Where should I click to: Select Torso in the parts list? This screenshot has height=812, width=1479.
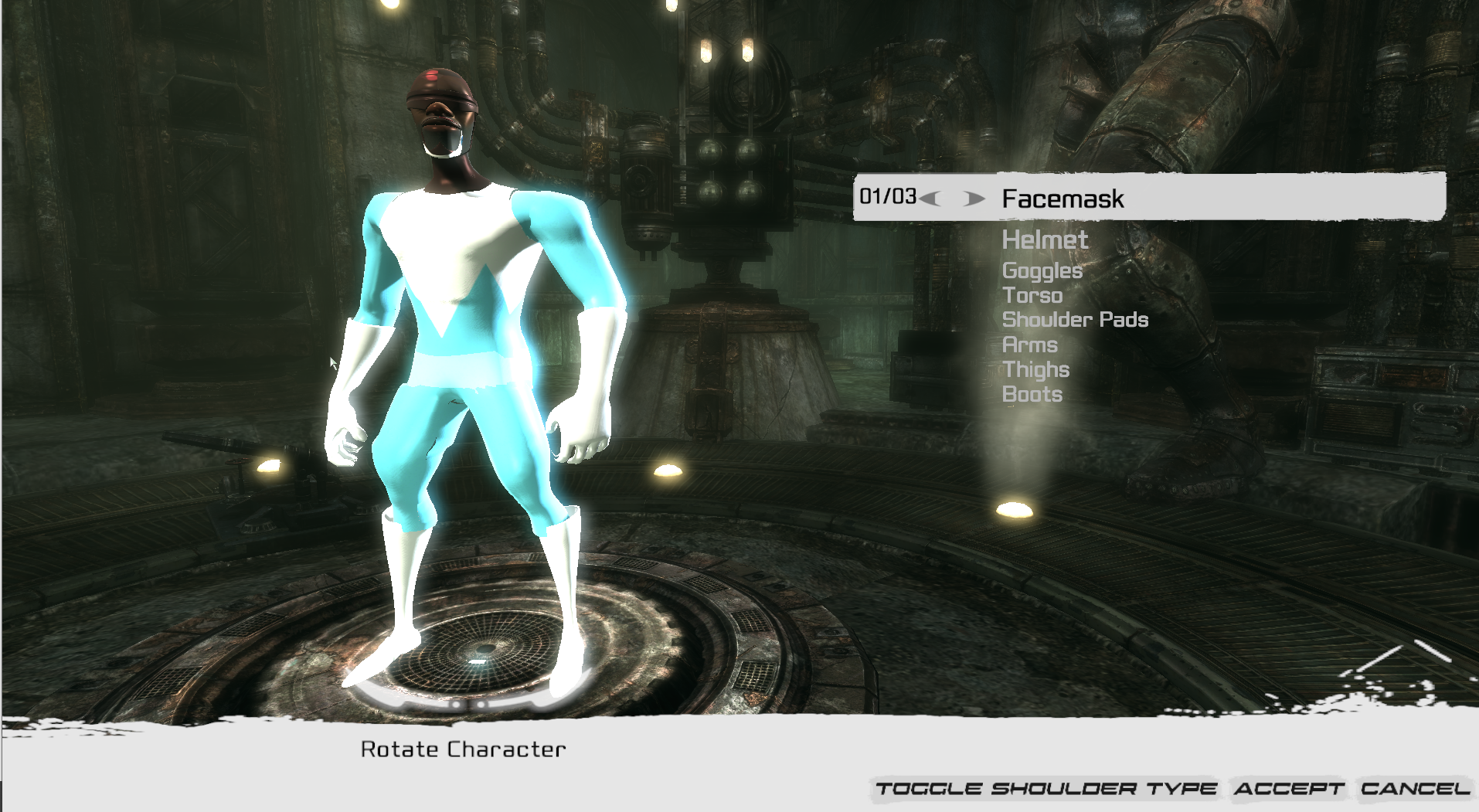(x=1032, y=295)
